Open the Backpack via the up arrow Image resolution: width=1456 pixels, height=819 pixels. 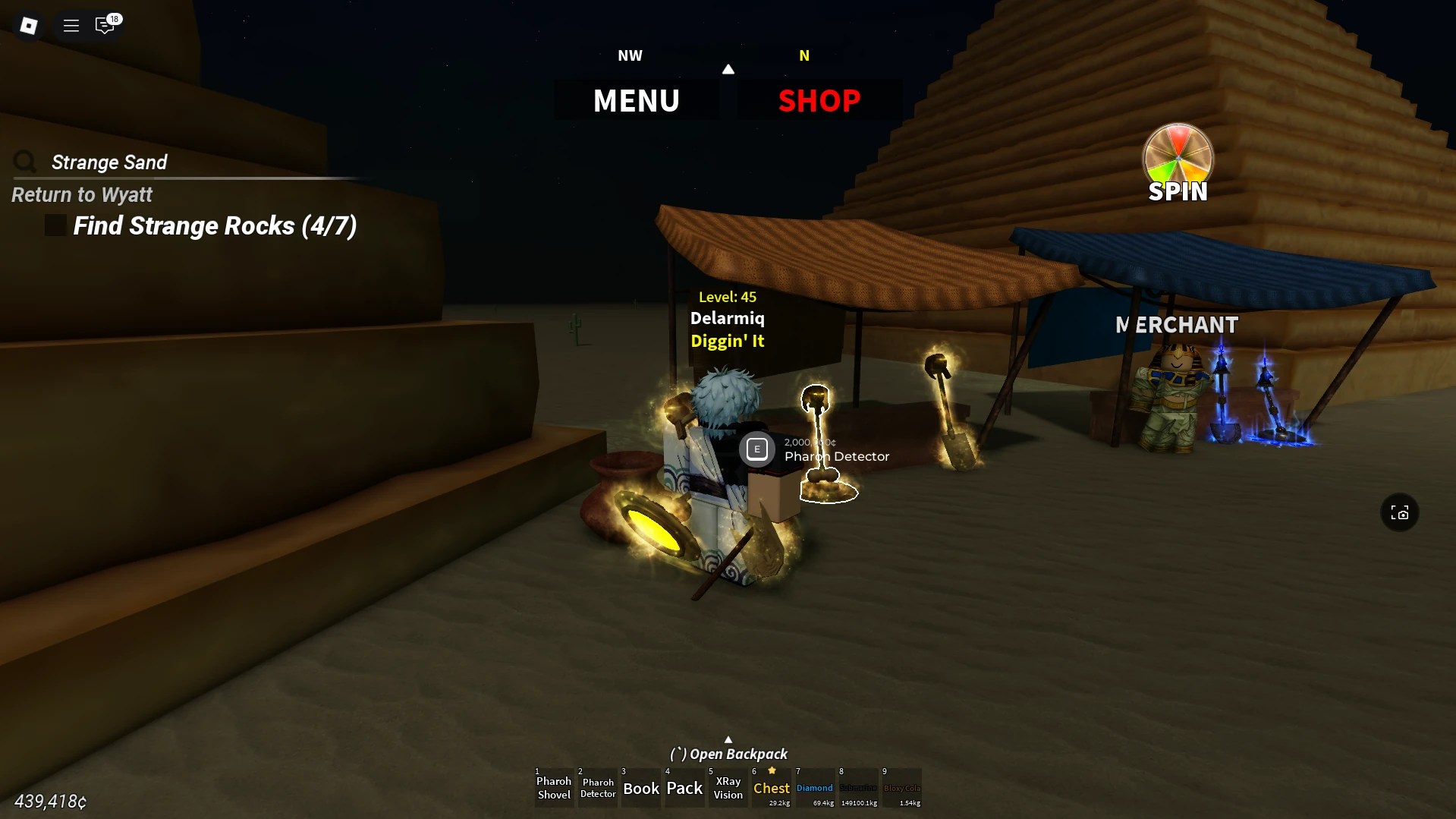(728, 739)
